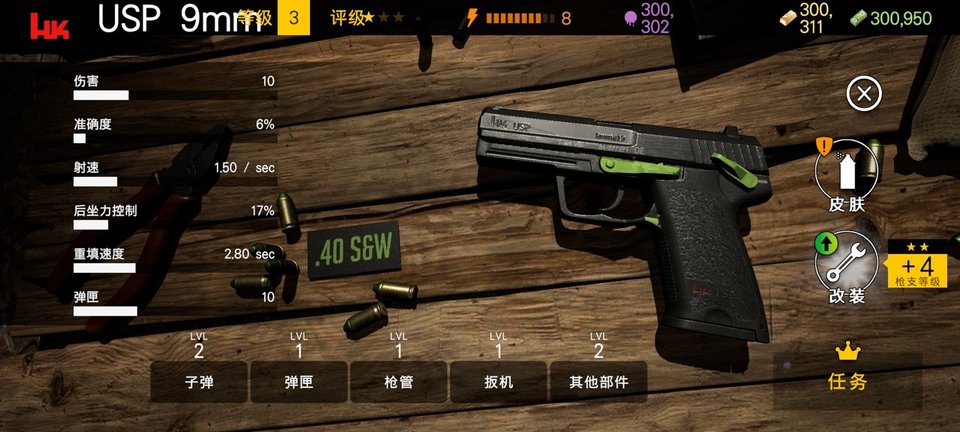Close the weapon details screen
This screenshot has height=432, width=960.
(x=864, y=94)
